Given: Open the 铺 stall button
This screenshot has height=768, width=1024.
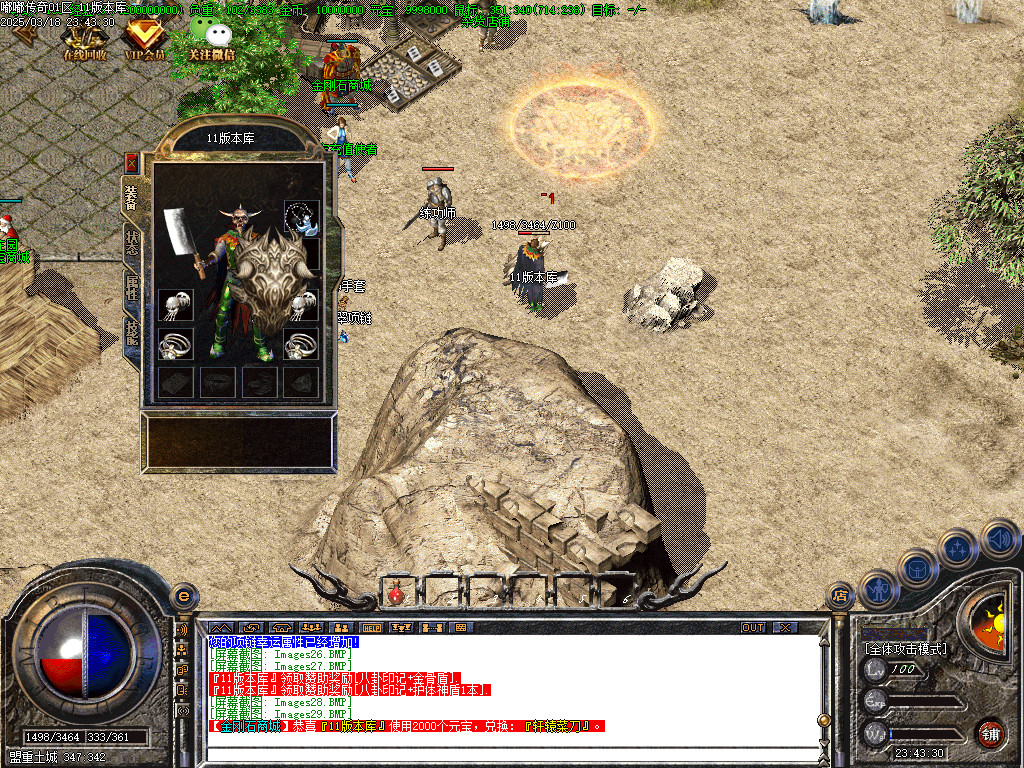Looking at the screenshot, I should pyautogui.click(x=990, y=733).
